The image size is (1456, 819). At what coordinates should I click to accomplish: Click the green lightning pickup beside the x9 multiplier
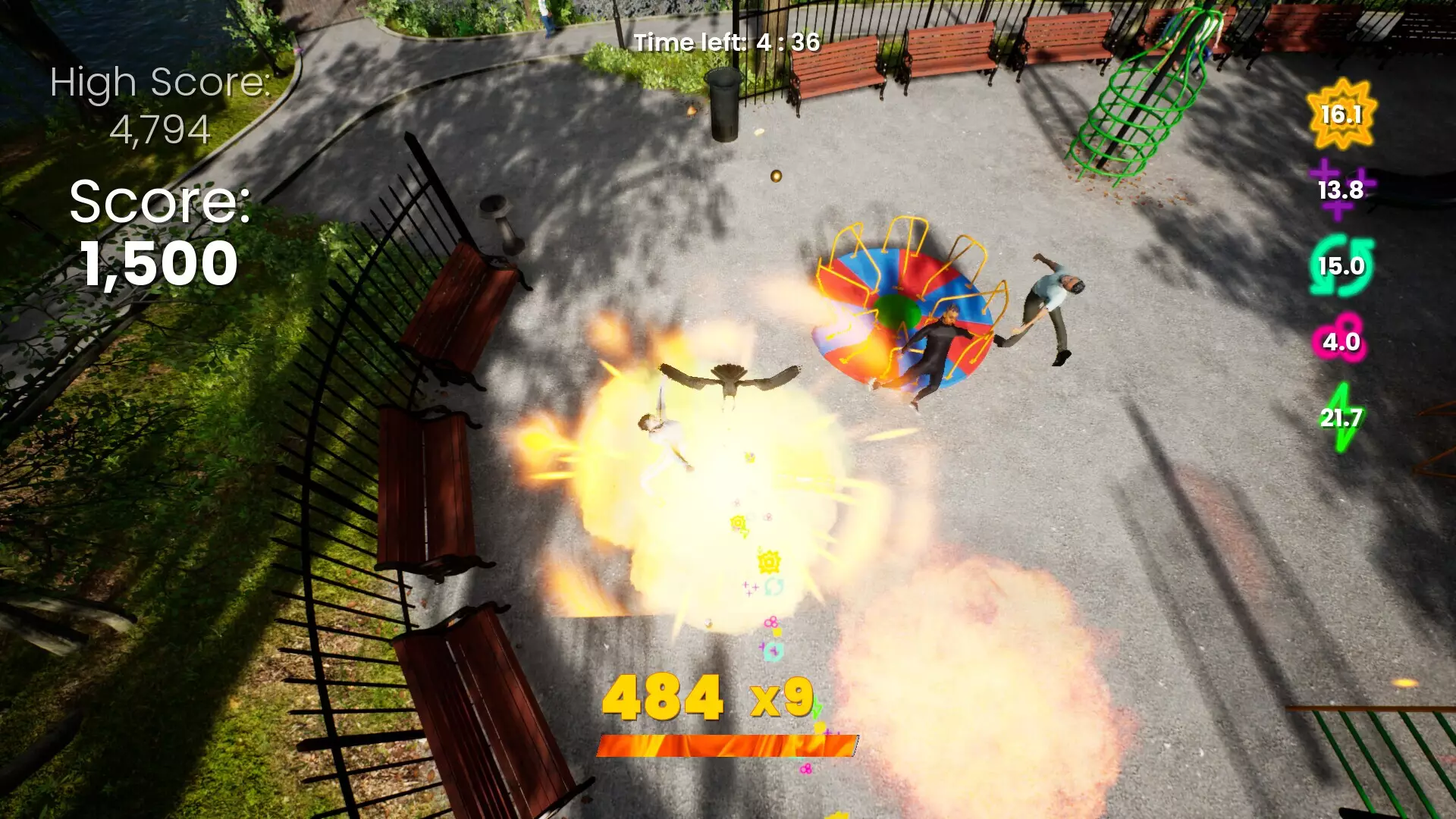(817, 706)
